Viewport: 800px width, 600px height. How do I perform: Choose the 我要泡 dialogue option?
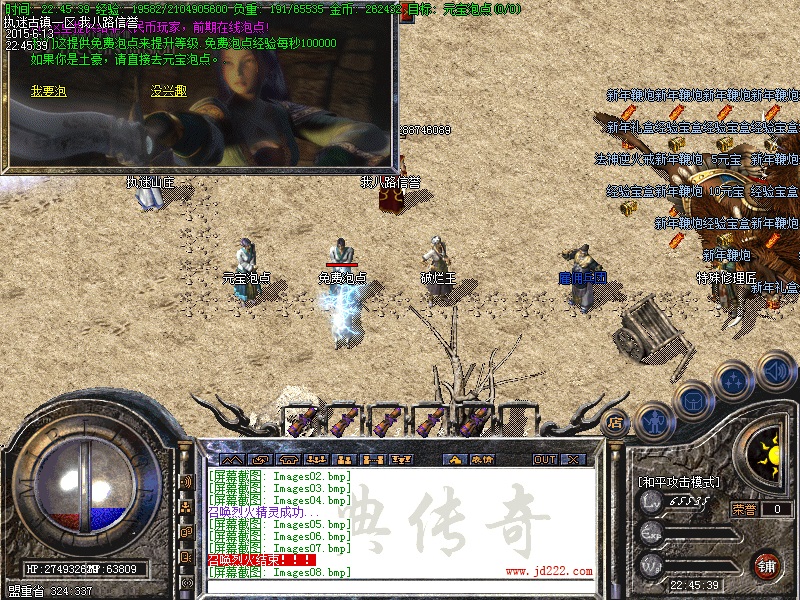(48, 91)
